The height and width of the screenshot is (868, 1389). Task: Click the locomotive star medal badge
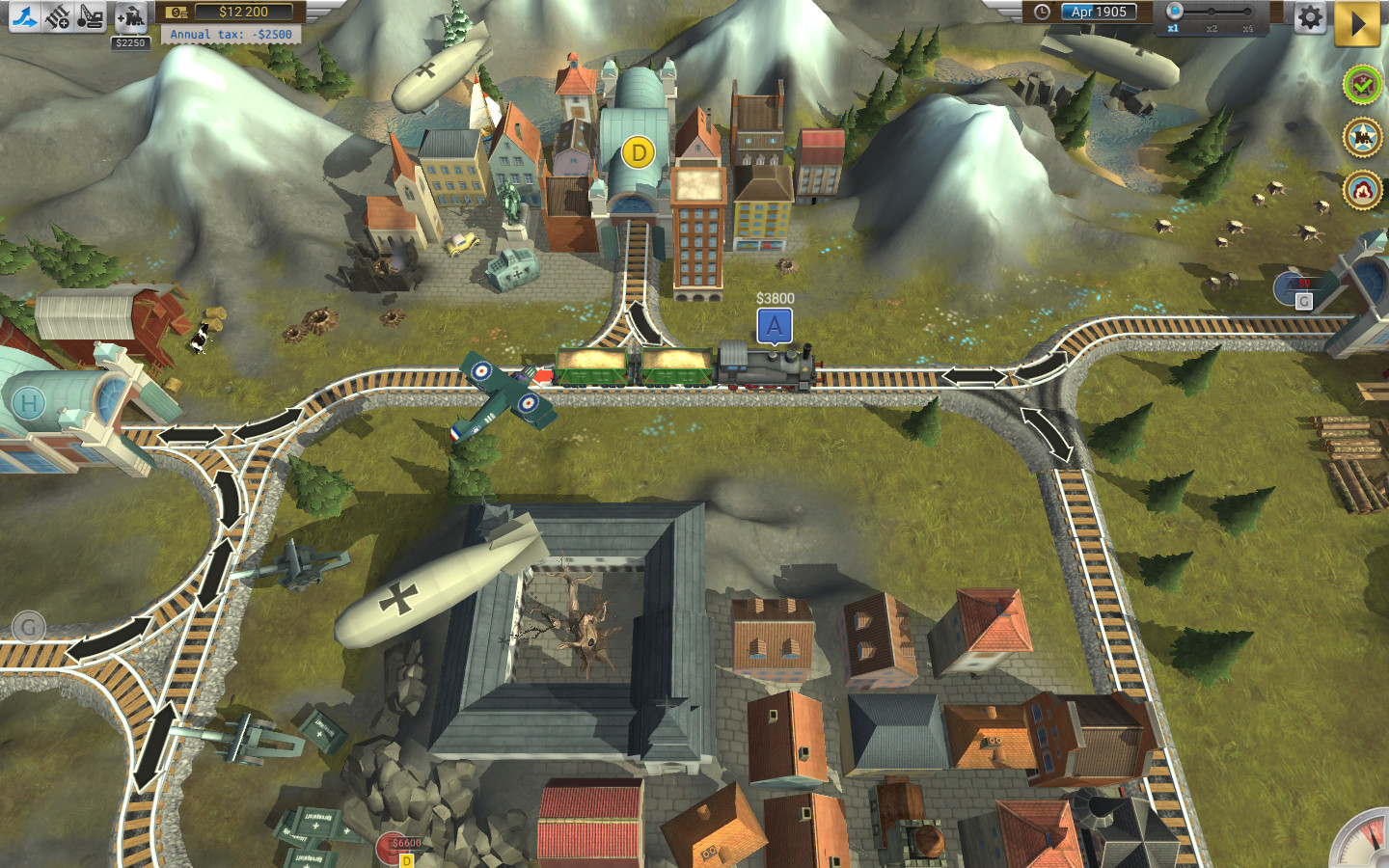1361,136
